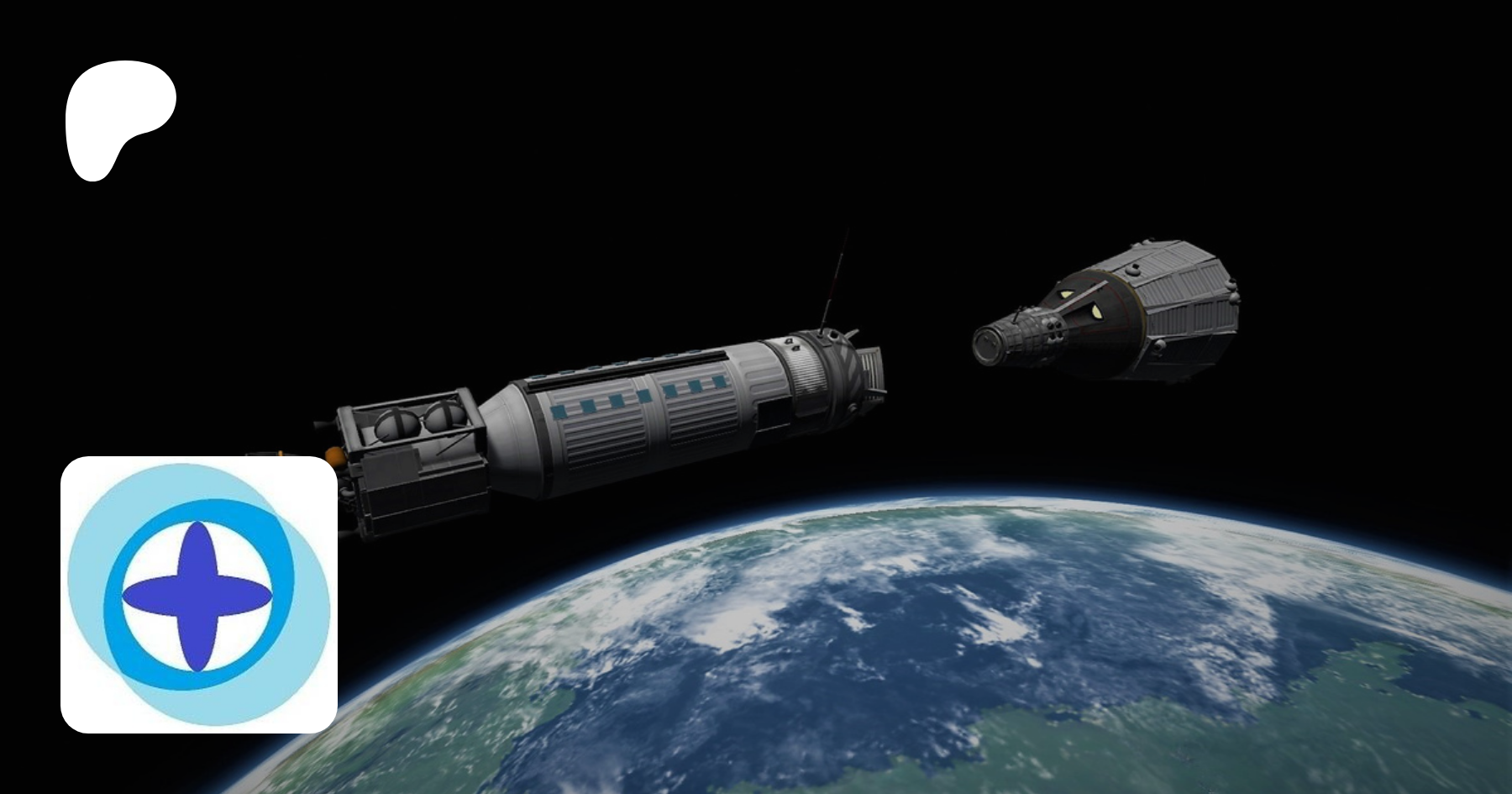The height and width of the screenshot is (794, 1512).
Task: Open the blue compass-star creator avatar
Action: [199, 595]
